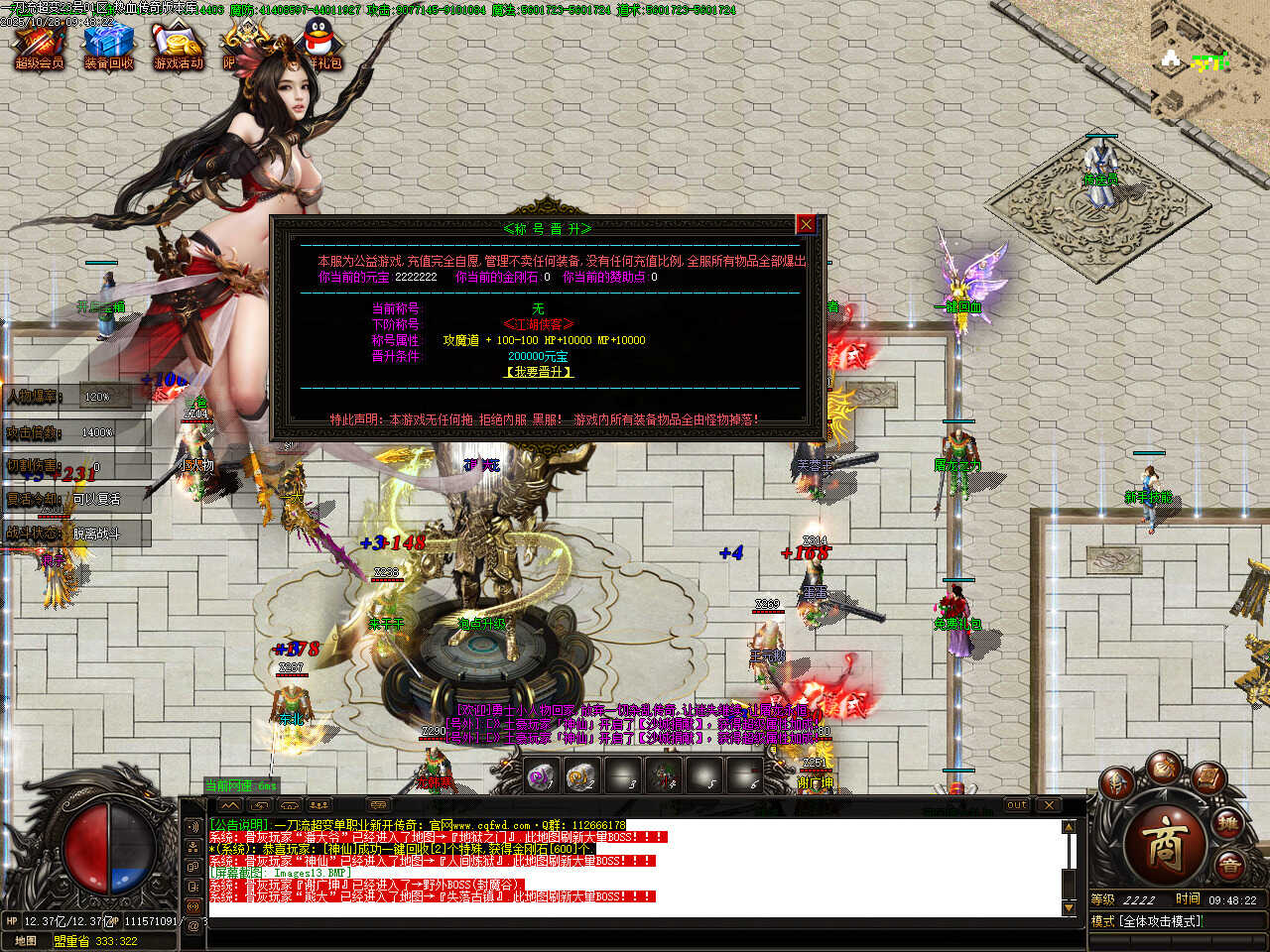
Task: Select hotbar slot 1 with purple item
Action: pos(541,776)
